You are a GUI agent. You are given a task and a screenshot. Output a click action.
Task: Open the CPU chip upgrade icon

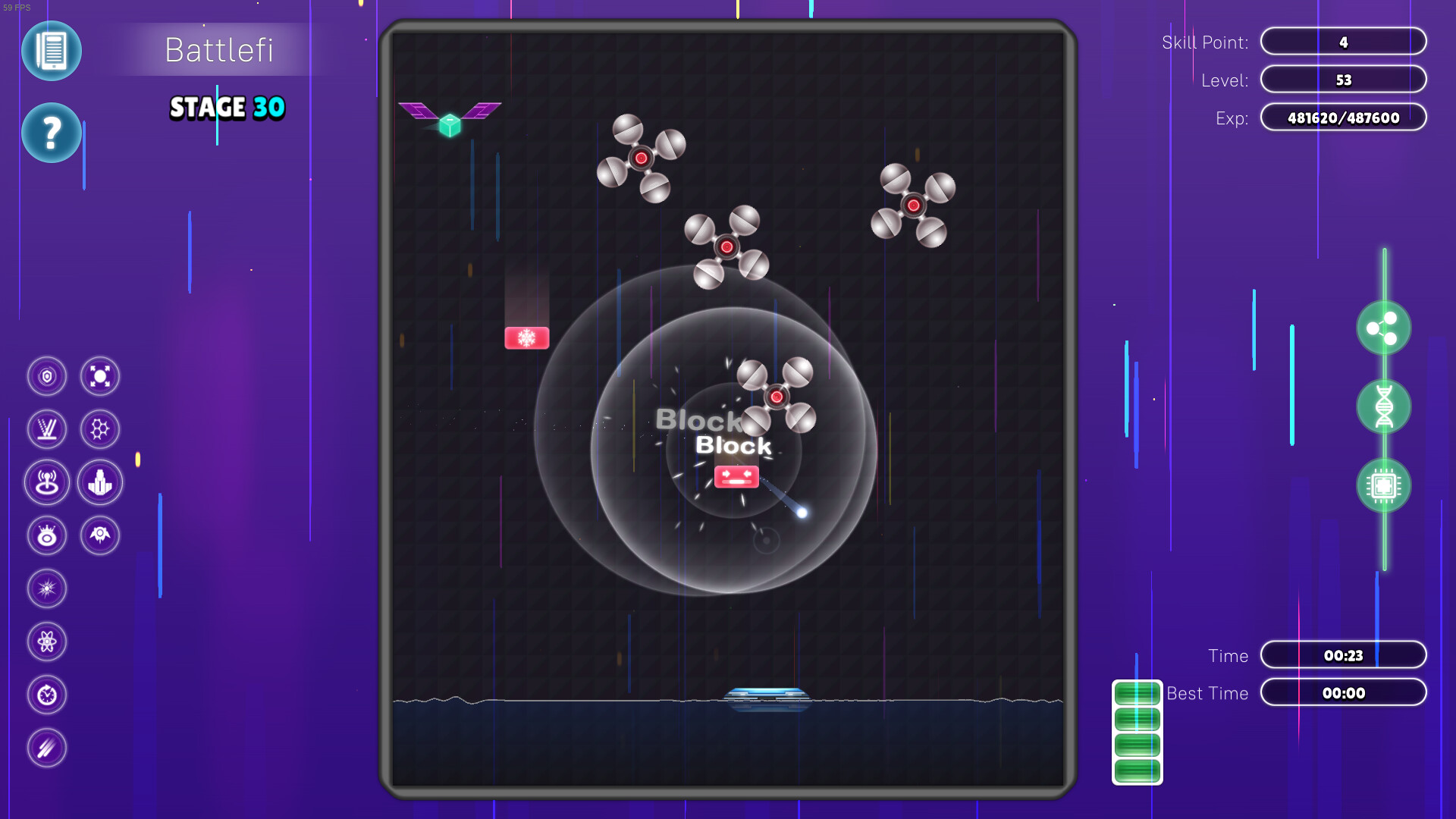coord(1384,485)
